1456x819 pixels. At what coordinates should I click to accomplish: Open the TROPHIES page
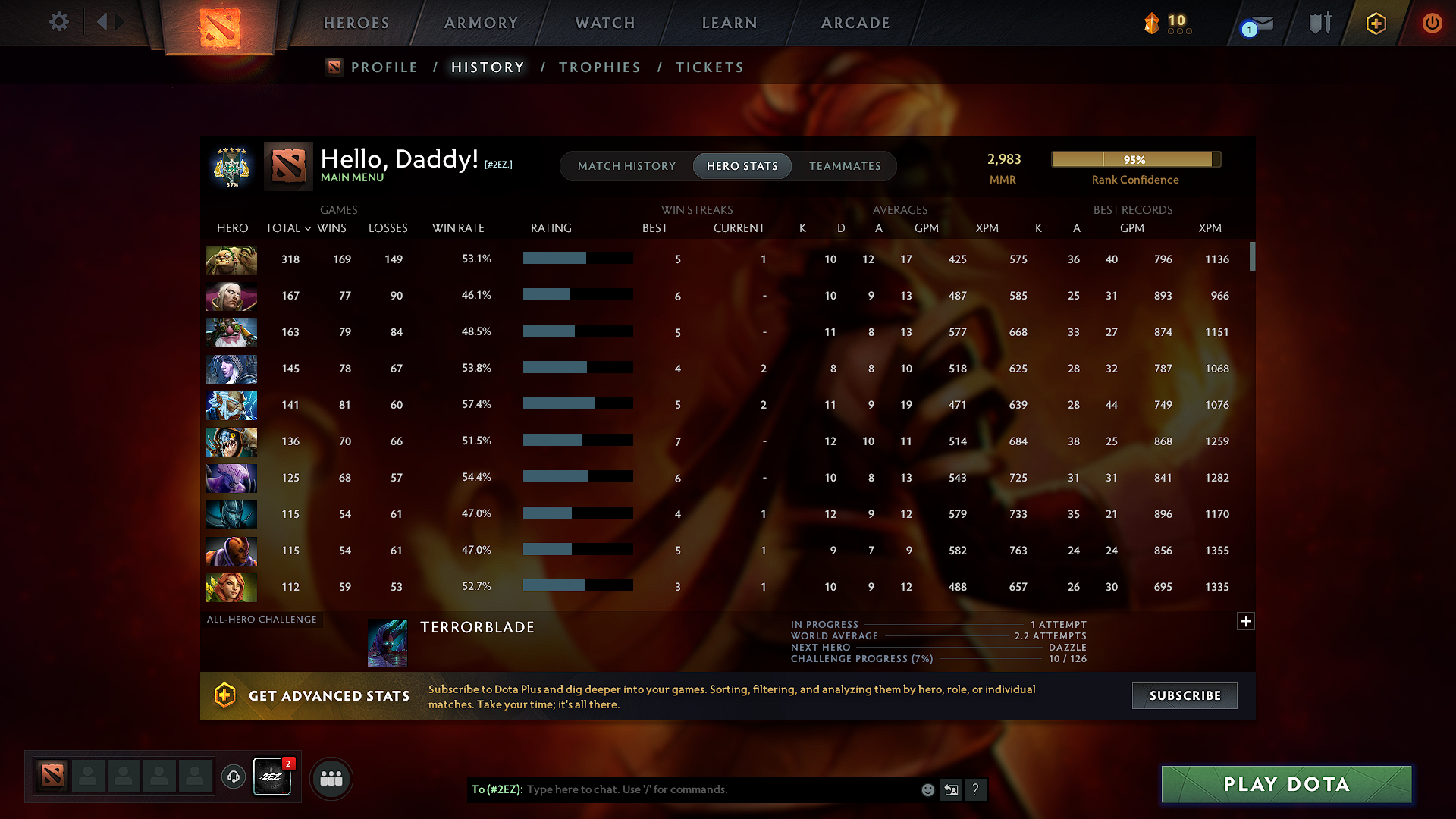coord(599,67)
